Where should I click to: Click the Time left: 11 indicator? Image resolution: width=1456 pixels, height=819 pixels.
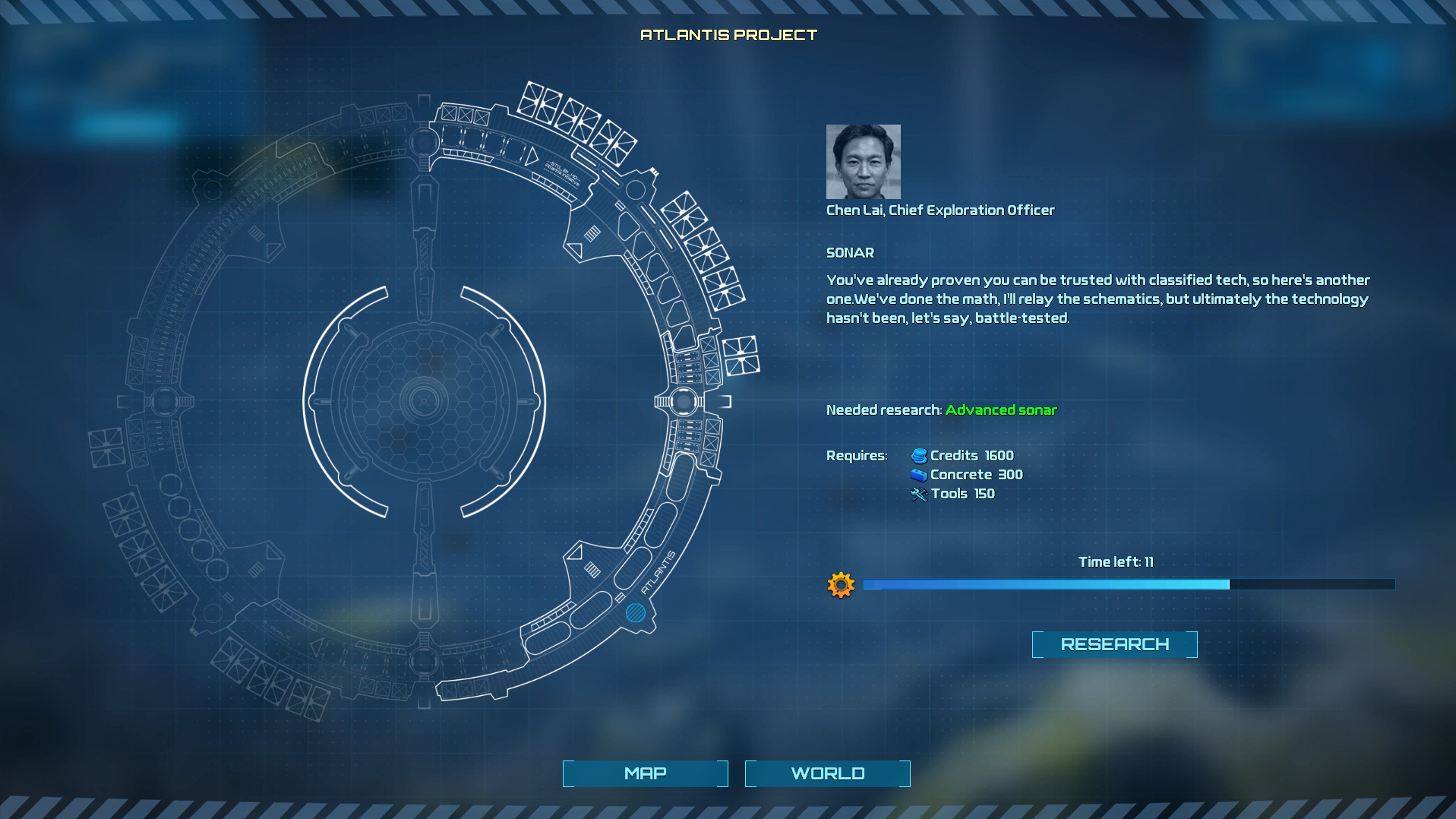click(x=1116, y=561)
